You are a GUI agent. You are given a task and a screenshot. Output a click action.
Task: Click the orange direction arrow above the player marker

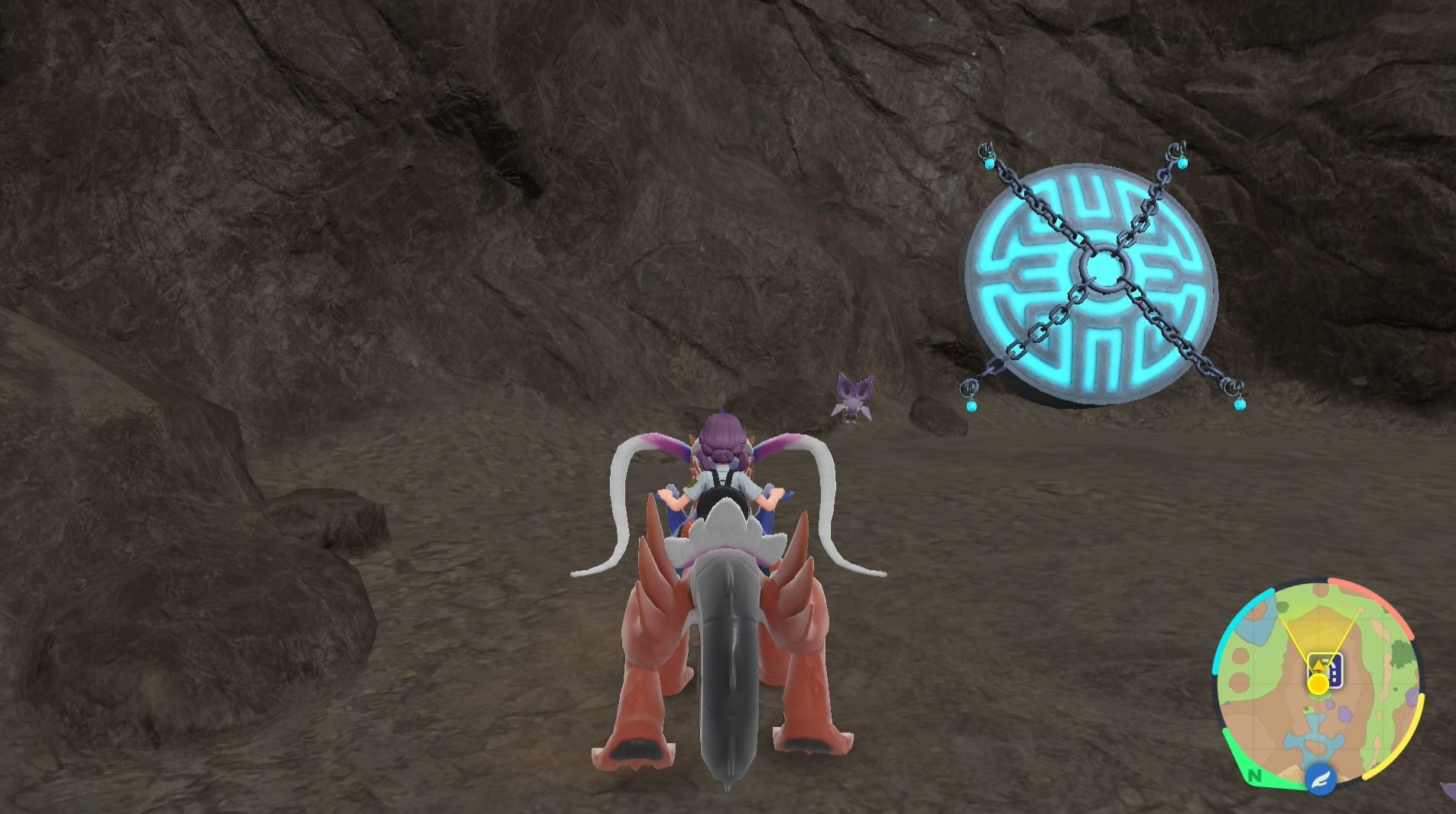pos(1319,666)
